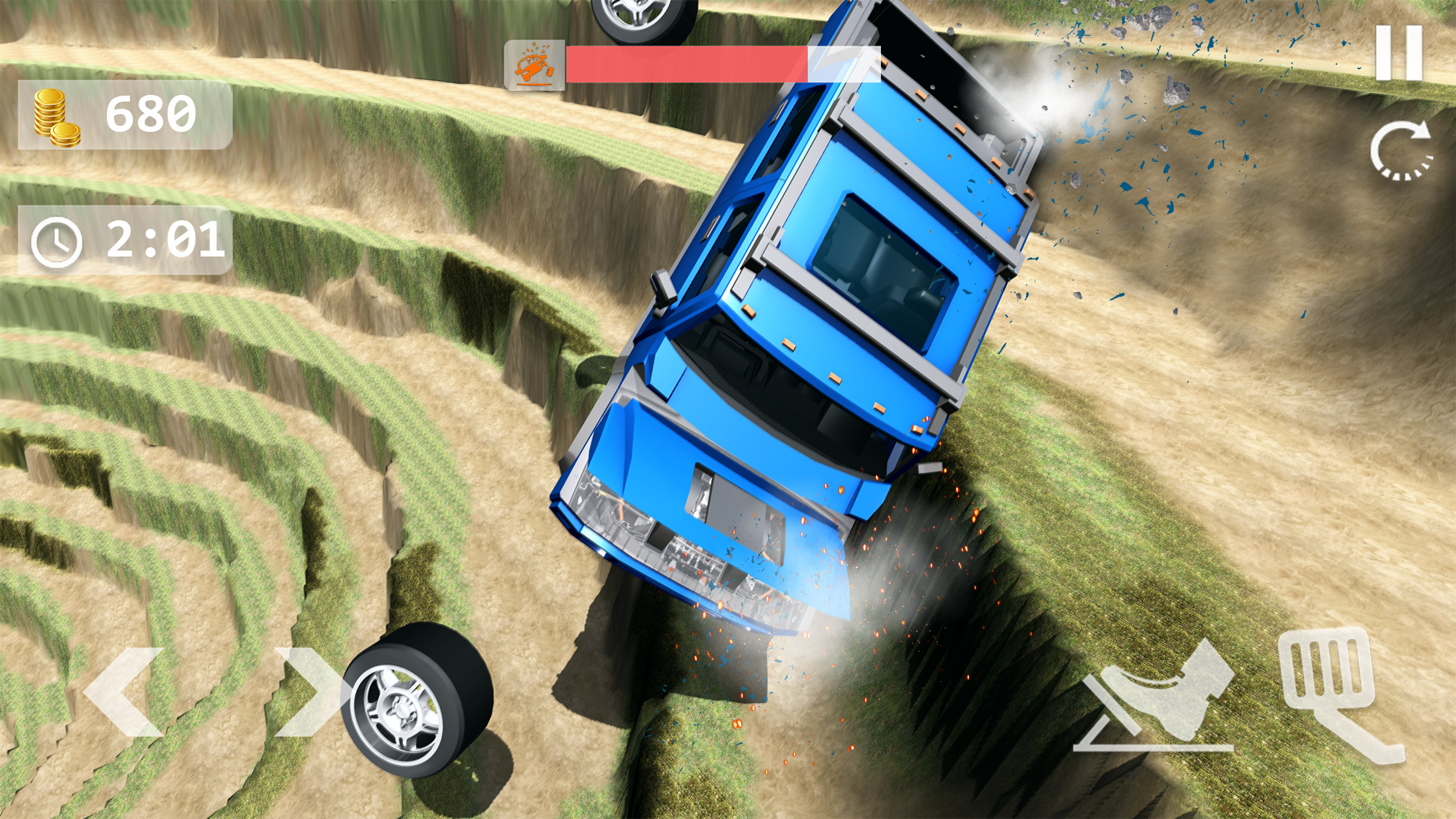Tap the circular arrow reset icon
The width and height of the screenshot is (1456, 819).
coord(1401,151)
